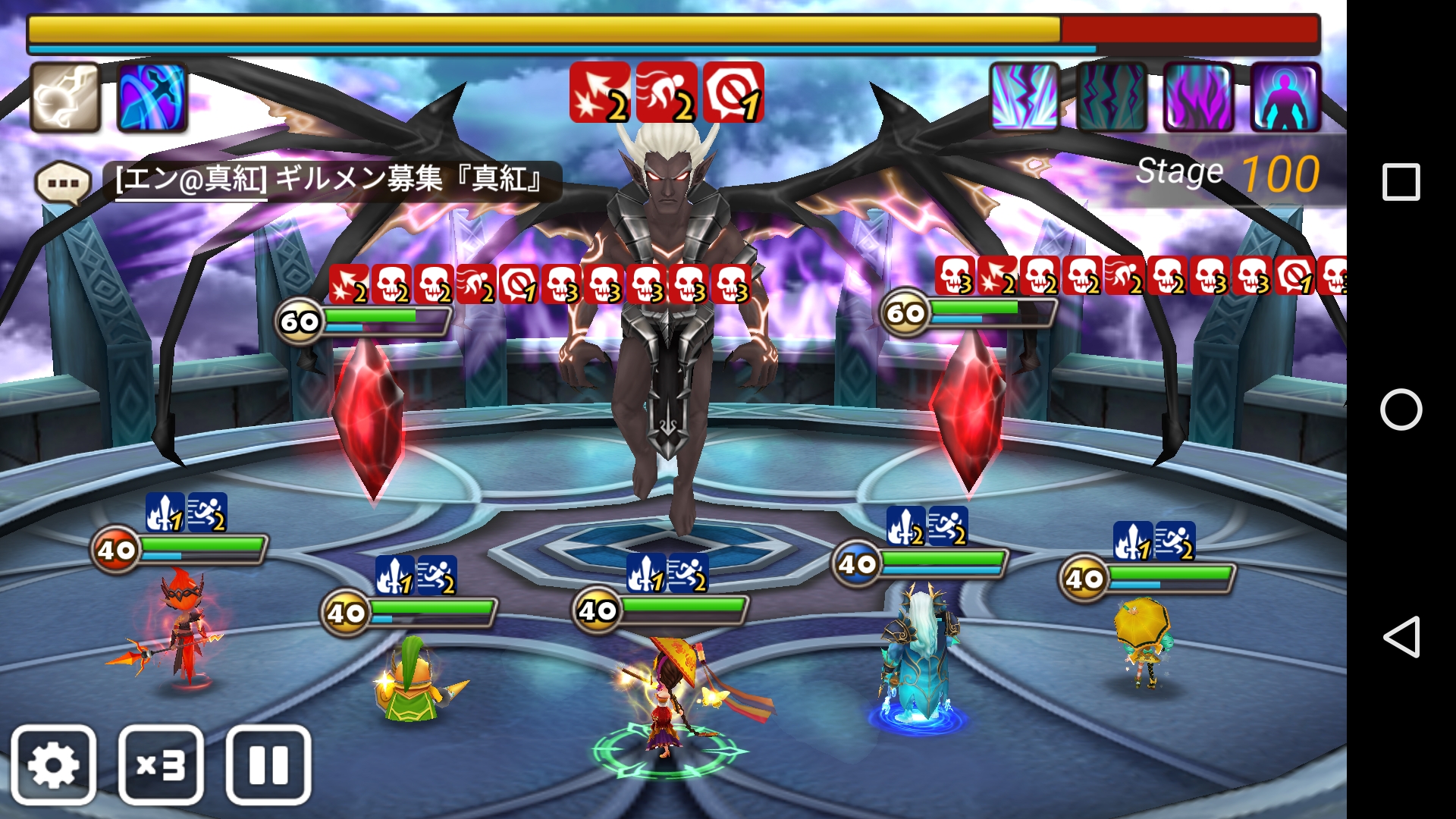
Task: Select the dark teal lightning boss skill
Action: click(1112, 97)
